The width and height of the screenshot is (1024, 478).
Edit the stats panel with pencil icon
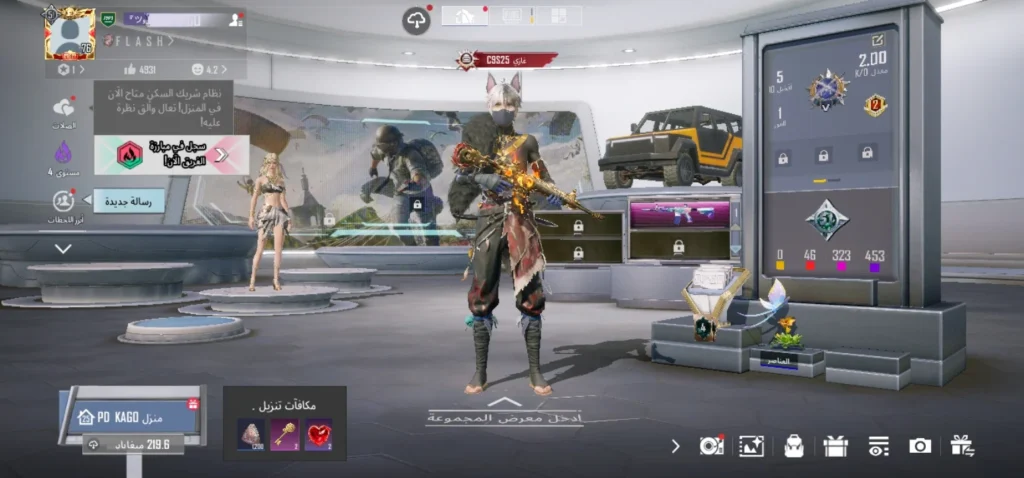pyautogui.click(x=878, y=40)
